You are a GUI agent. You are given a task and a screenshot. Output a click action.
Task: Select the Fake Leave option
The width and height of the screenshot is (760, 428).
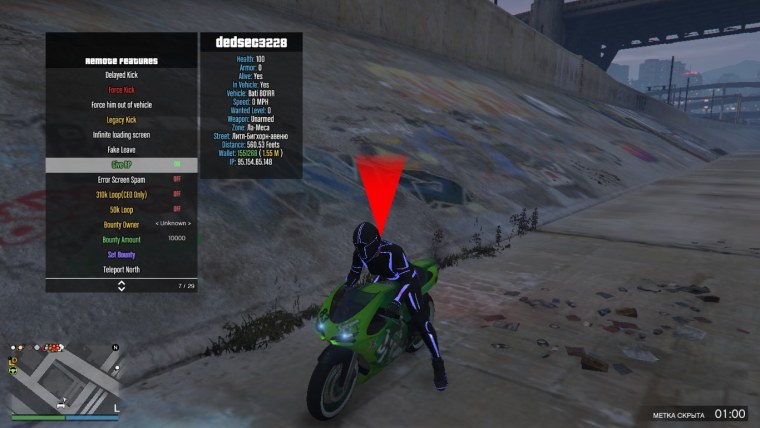[x=121, y=150]
